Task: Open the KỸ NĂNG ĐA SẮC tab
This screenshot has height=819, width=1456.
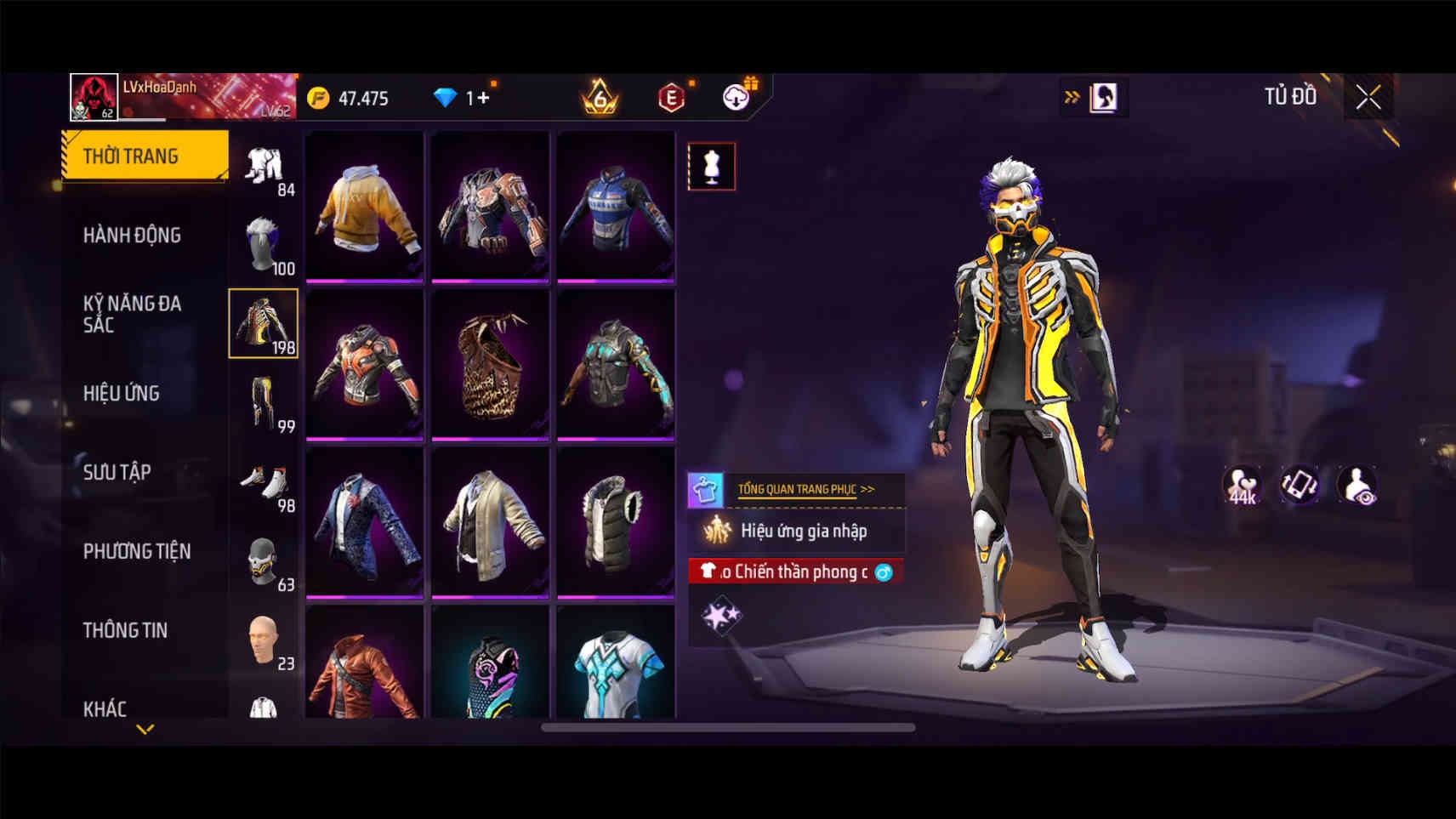Action: click(x=132, y=314)
